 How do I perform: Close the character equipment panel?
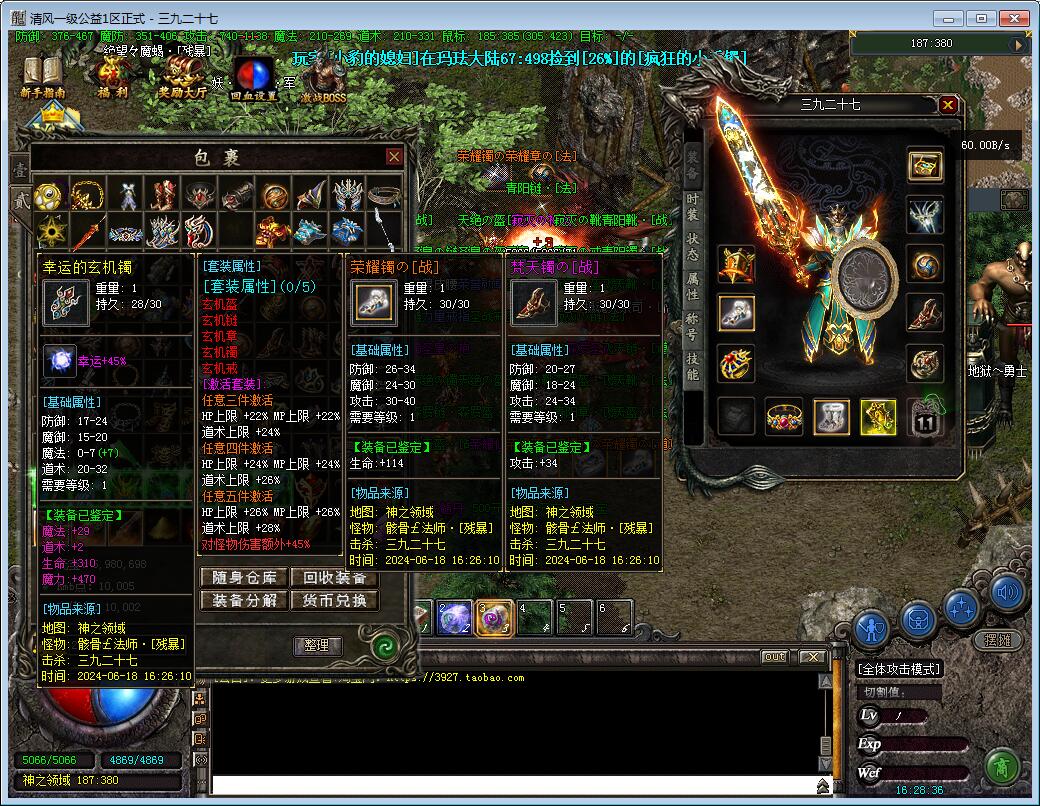948,104
